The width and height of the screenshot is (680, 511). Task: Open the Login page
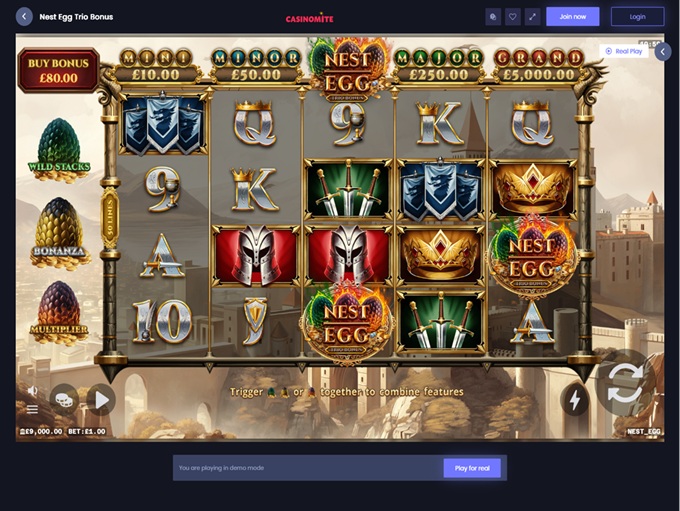(x=637, y=16)
